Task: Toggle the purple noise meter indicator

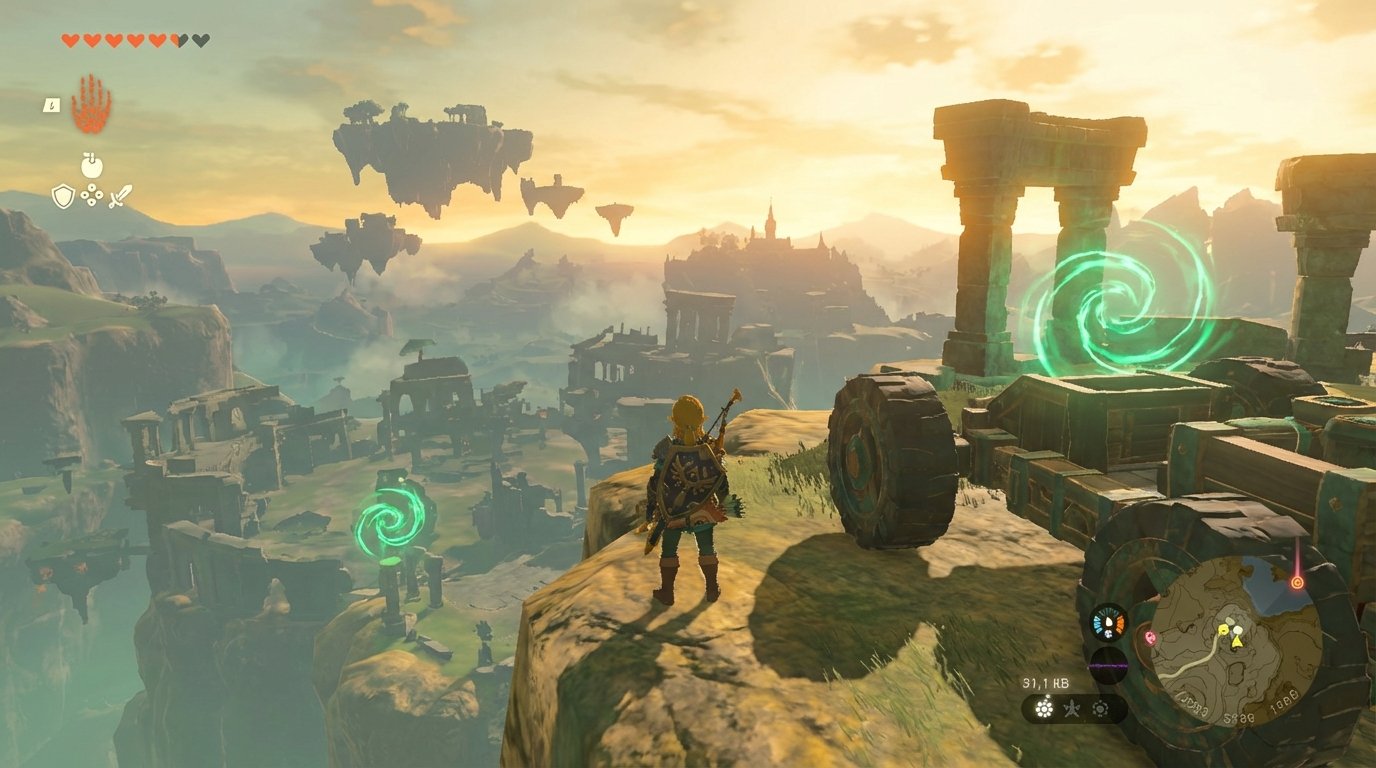Action: pos(1108,663)
